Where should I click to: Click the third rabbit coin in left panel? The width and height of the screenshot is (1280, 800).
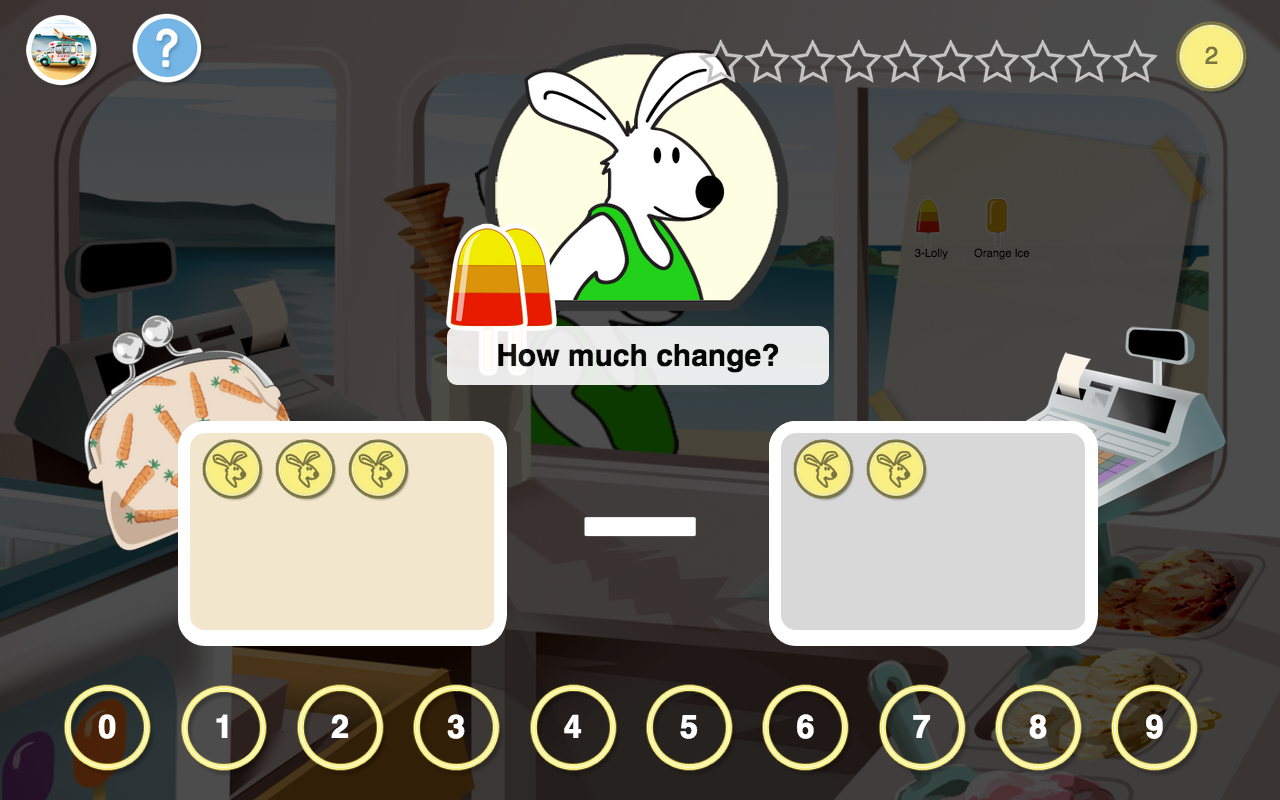(377, 468)
